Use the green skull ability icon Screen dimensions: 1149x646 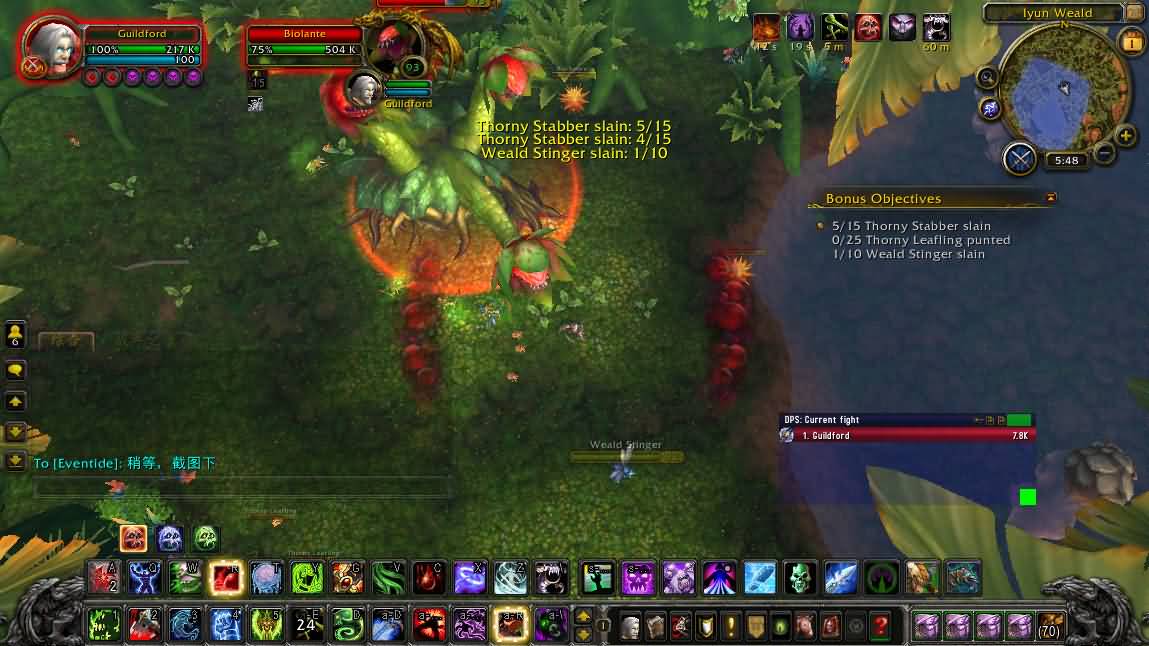tap(798, 577)
